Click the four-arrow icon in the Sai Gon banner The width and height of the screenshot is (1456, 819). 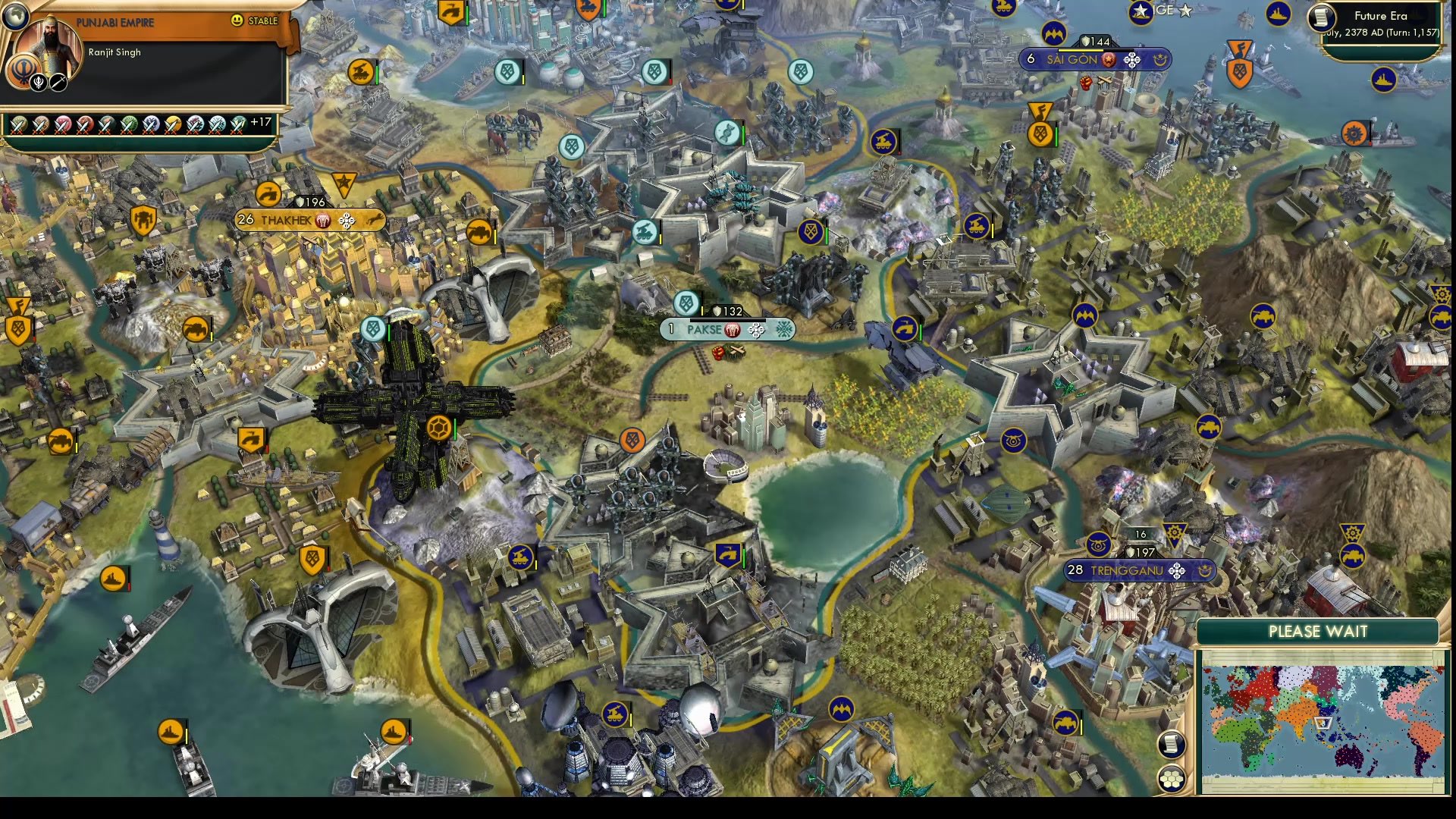point(1132,60)
